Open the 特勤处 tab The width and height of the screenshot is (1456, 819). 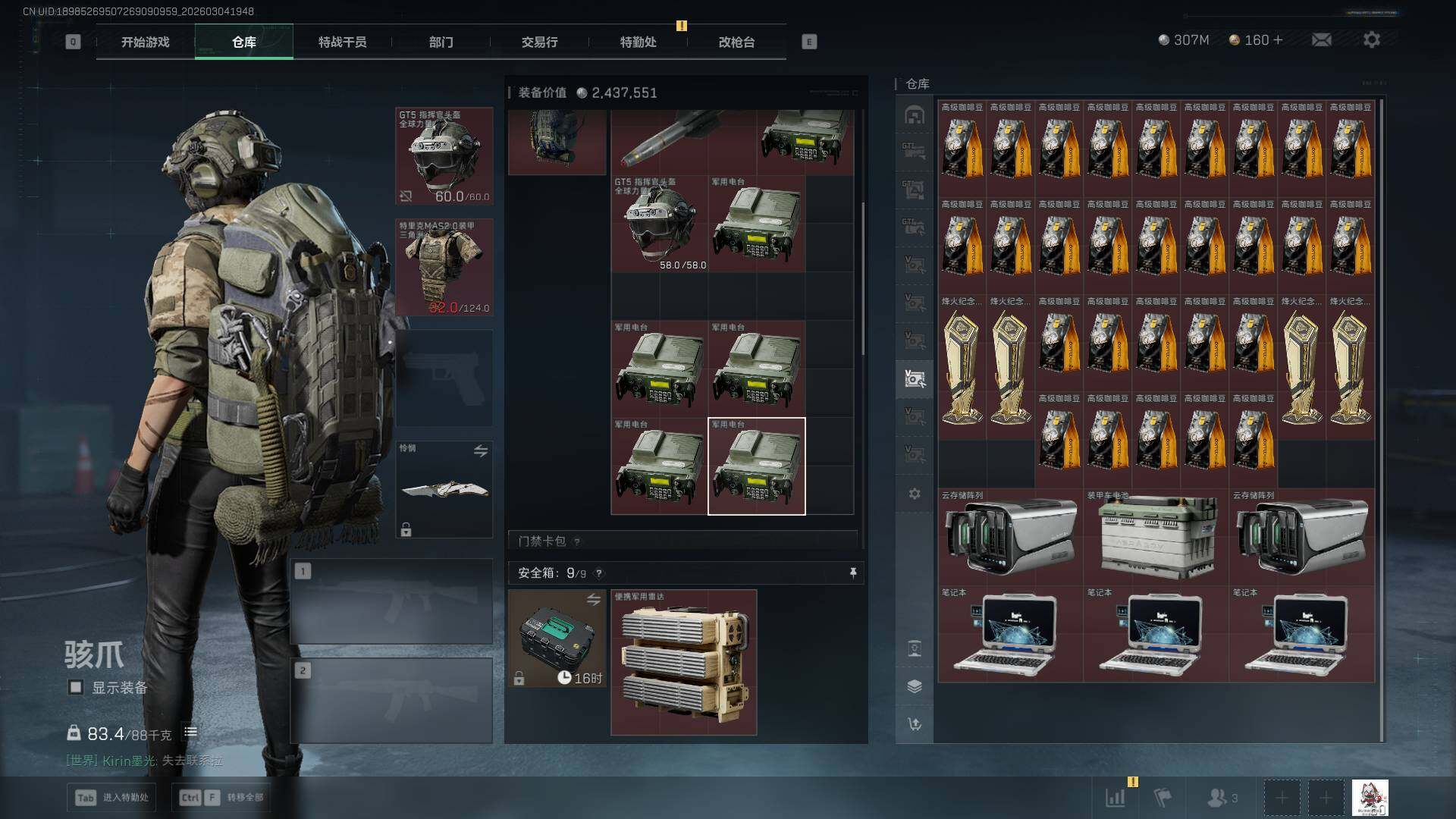[638, 42]
